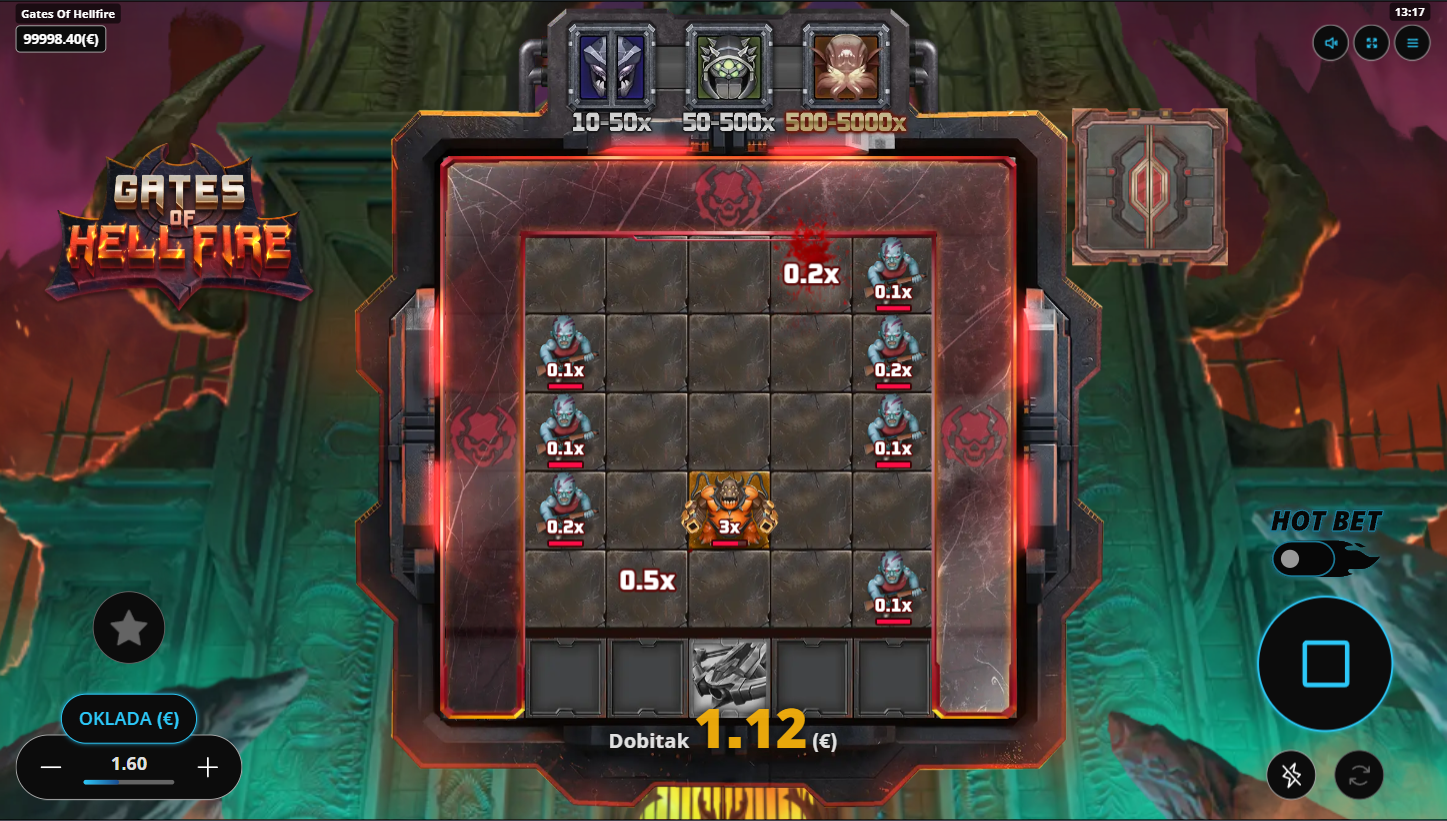Open autoplay with the circular arrows button
The image size is (1447, 821).
pyautogui.click(x=1359, y=775)
